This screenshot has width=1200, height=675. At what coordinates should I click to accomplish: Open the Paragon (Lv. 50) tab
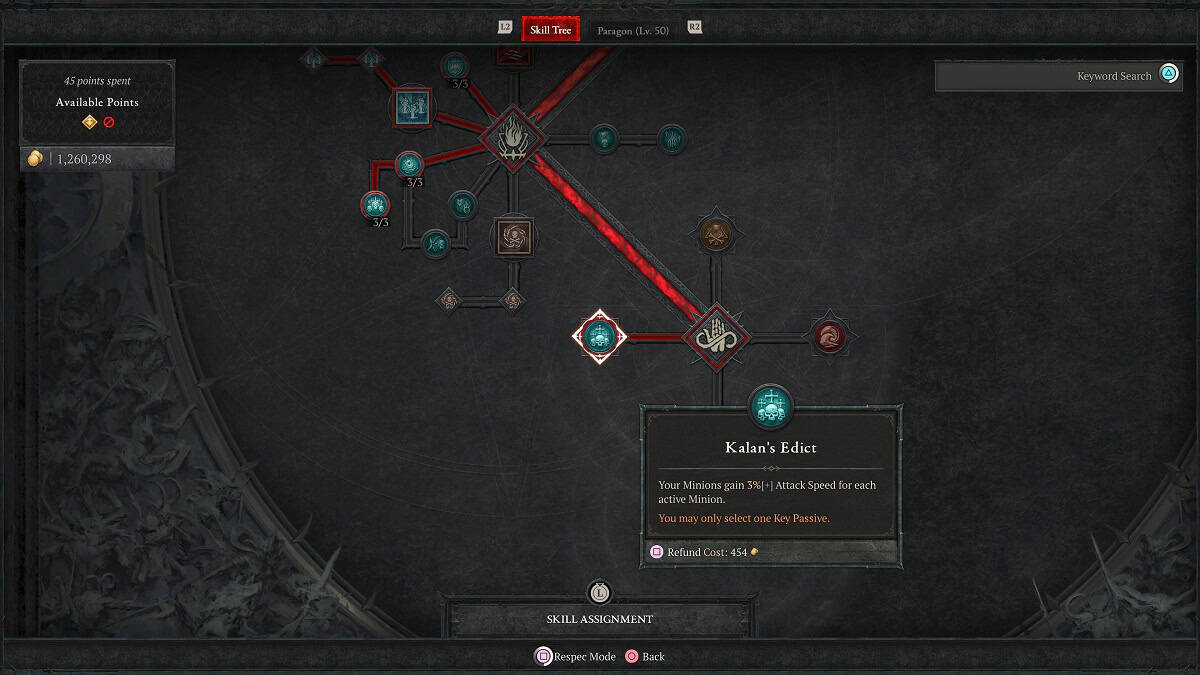pos(633,30)
